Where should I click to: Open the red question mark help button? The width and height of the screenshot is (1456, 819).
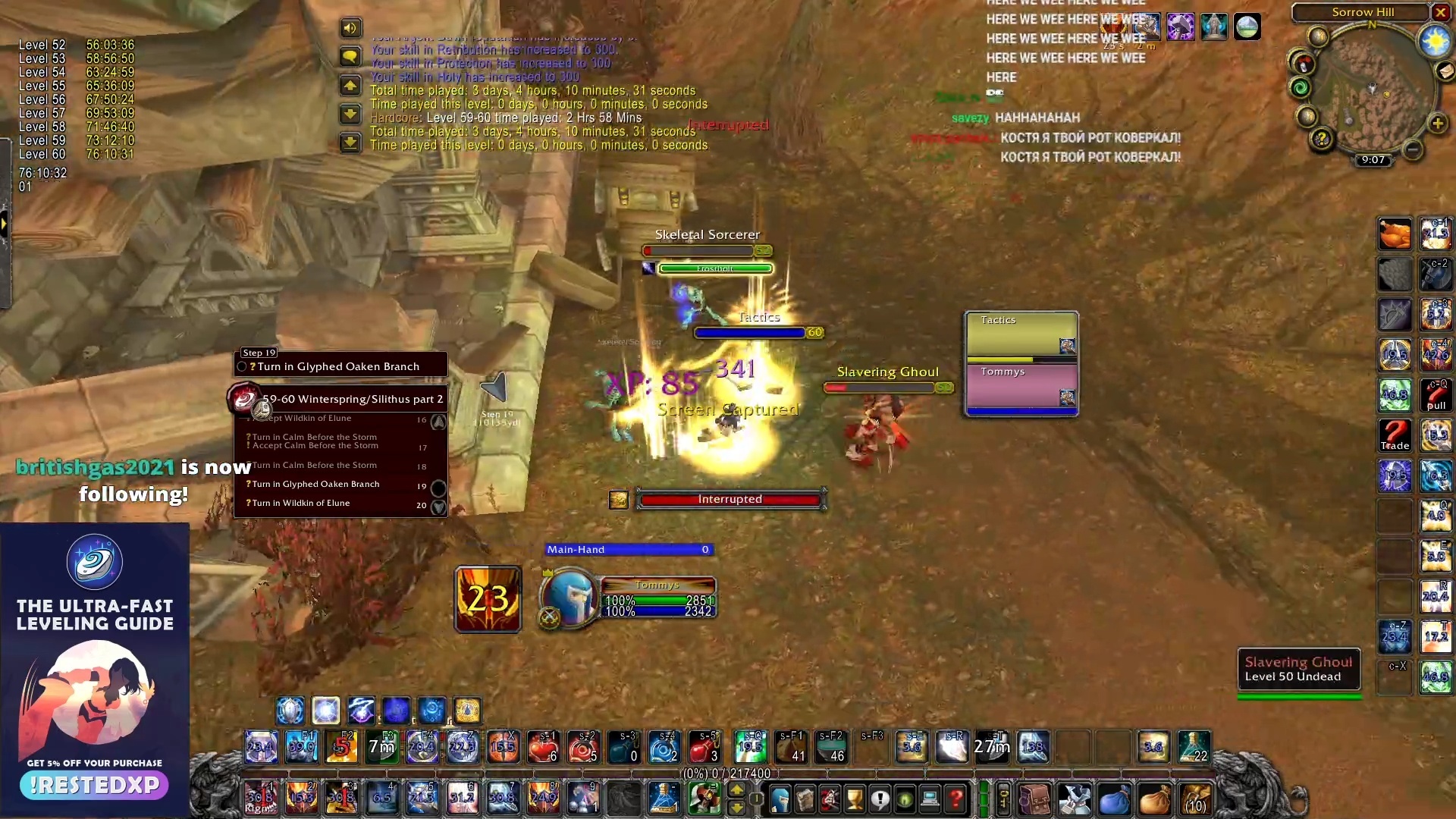point(955,799)
